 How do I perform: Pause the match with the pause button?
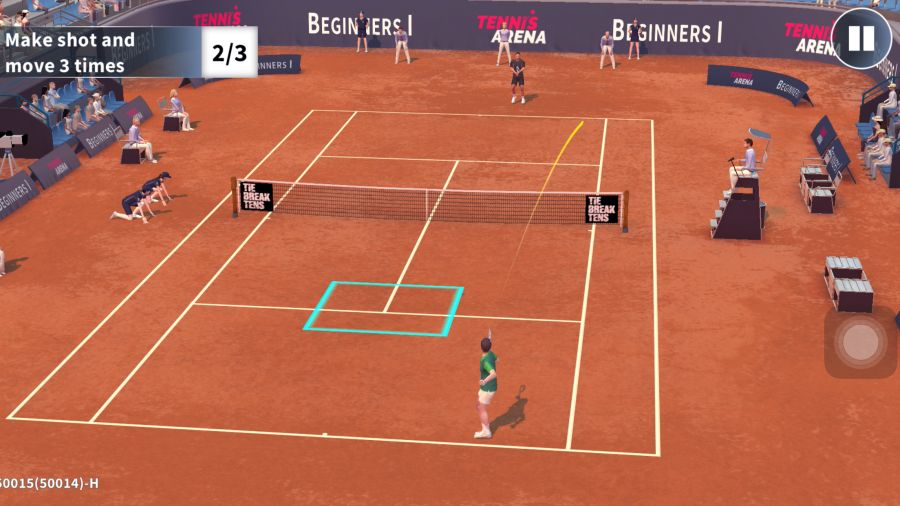[x=861, y=39]
